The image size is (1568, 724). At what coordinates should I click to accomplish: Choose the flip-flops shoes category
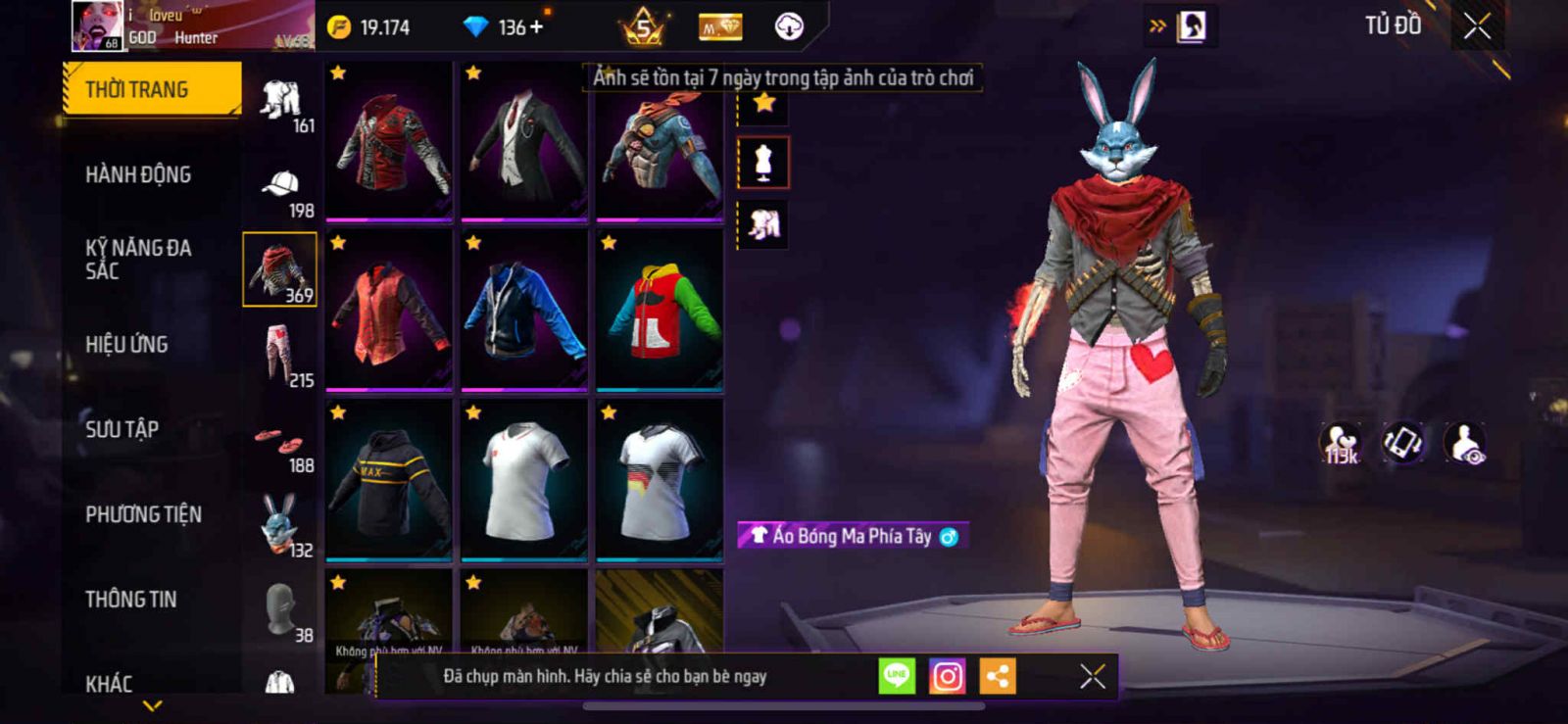pos(279,441)
